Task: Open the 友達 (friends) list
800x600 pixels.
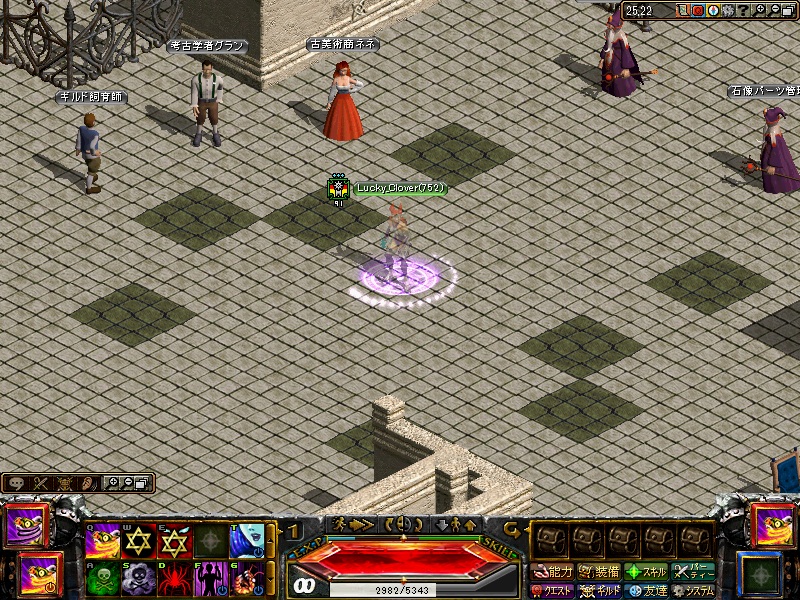Action: click(646, 590)
